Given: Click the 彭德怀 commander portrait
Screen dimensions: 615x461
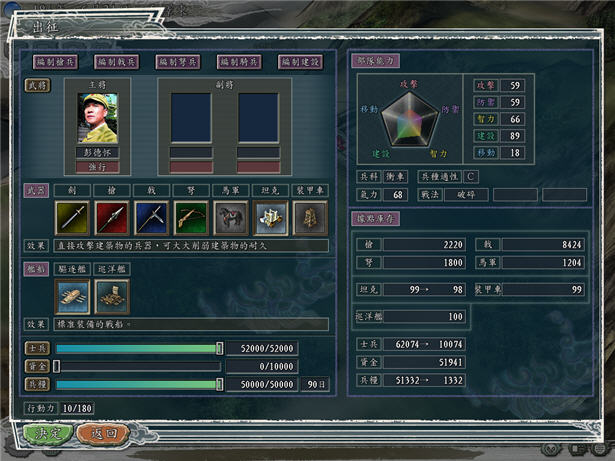Looking at the screenshot, I should (x=97, y=119).
